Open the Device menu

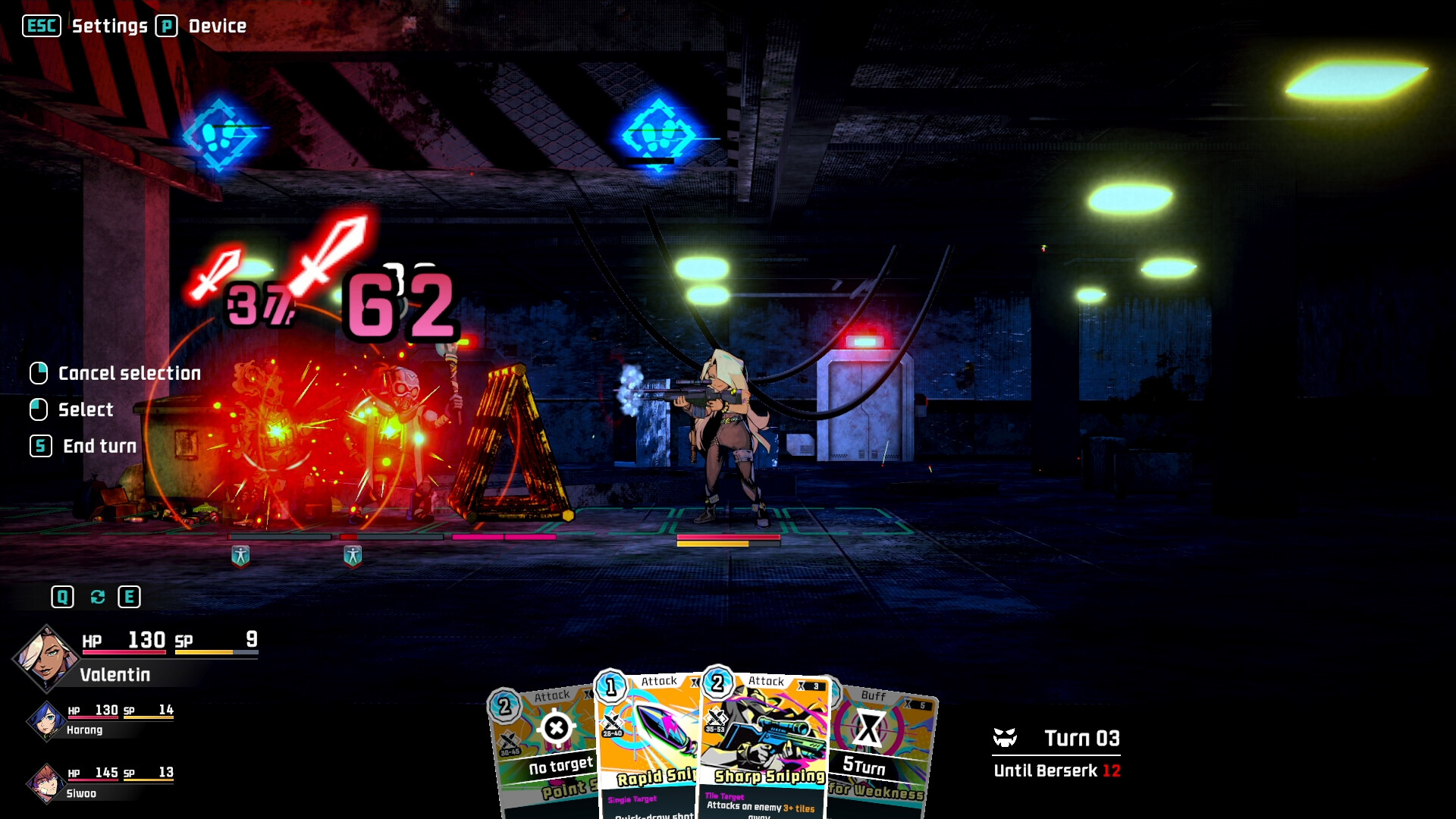(217, 27)
